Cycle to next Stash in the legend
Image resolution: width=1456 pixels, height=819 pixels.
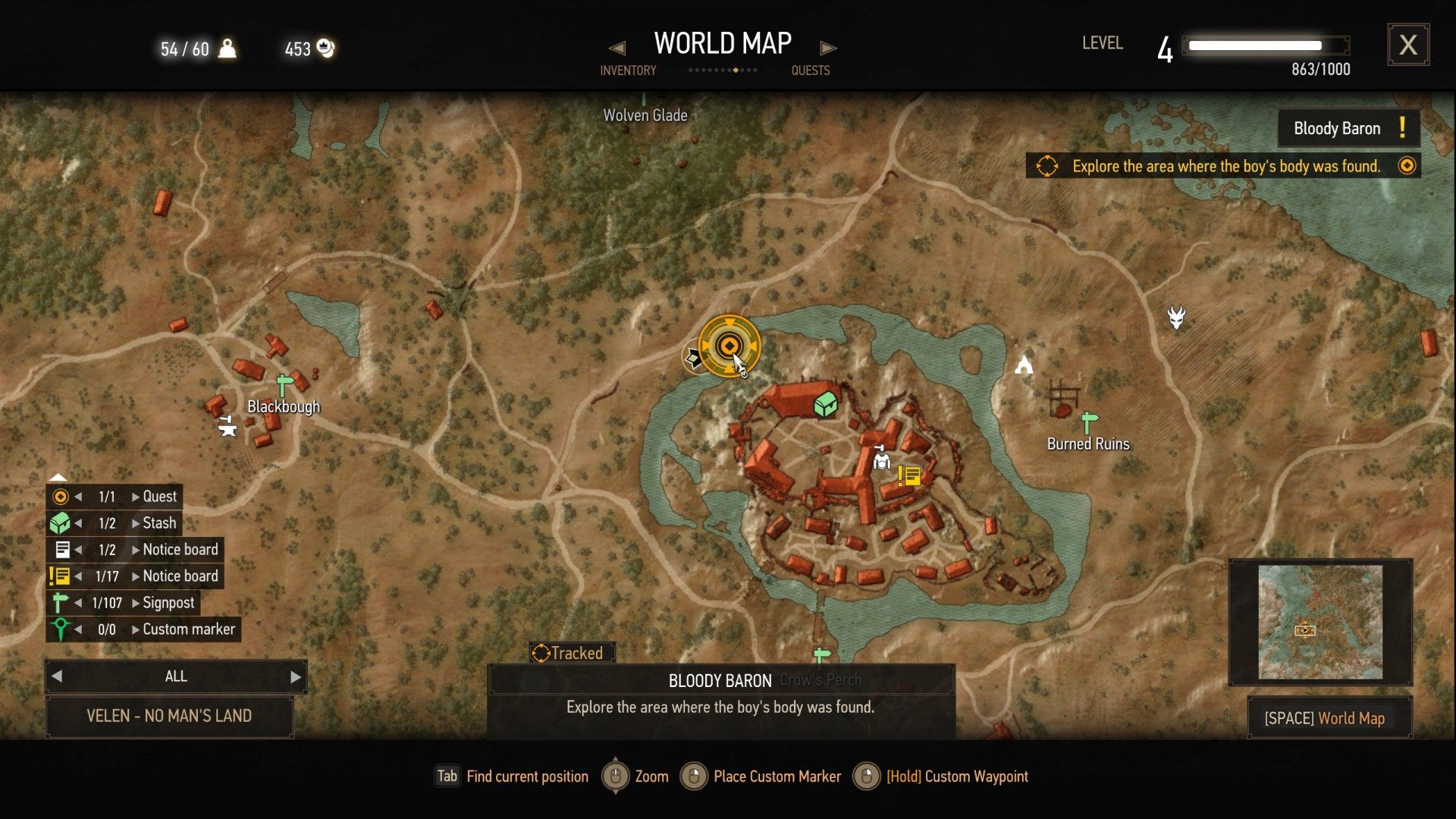click(x=136, y=523)
